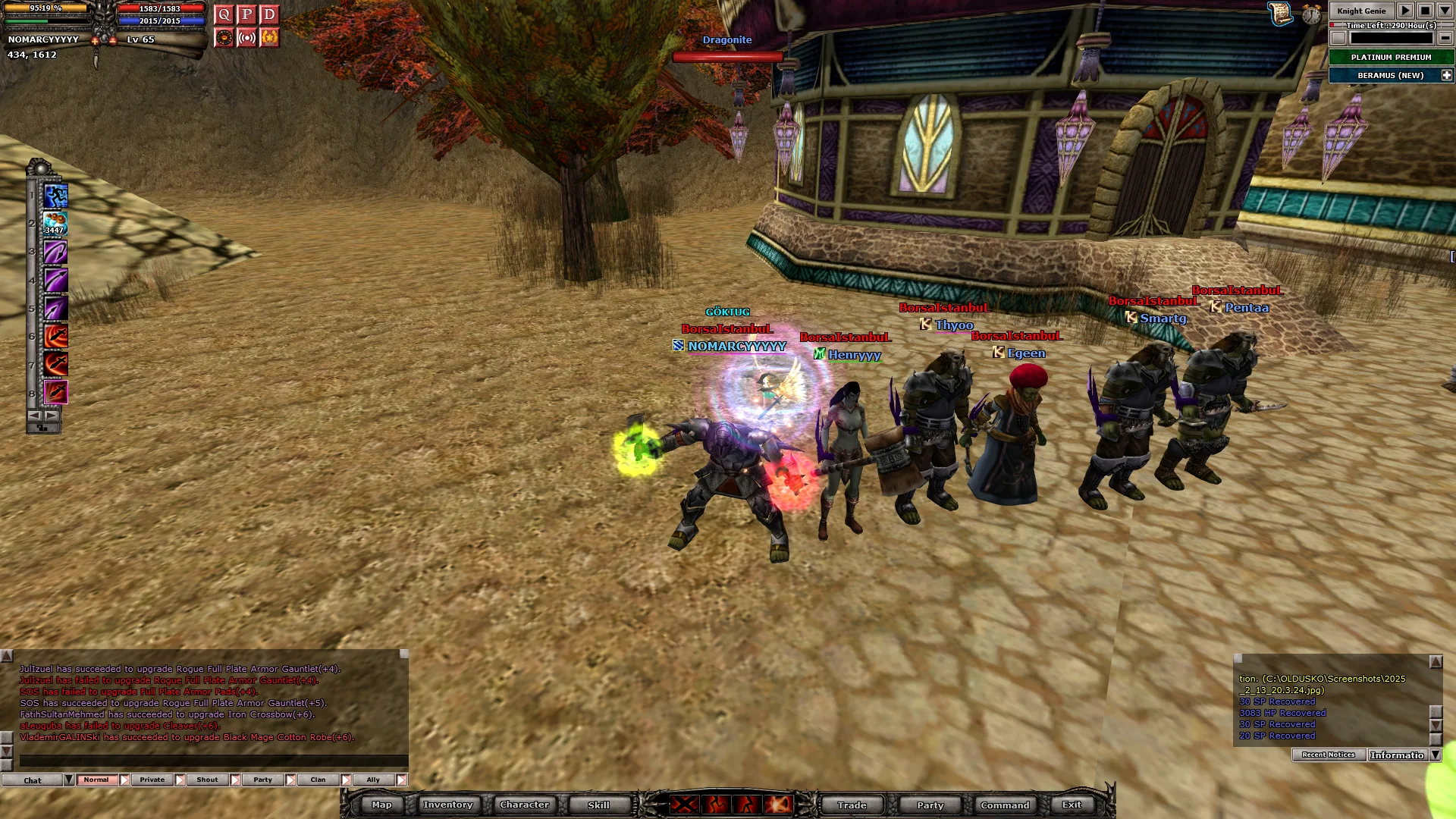Start Knight Genie with play button
The width and height of the screenshot is (1456, 819).
(x=1405, y=11)
